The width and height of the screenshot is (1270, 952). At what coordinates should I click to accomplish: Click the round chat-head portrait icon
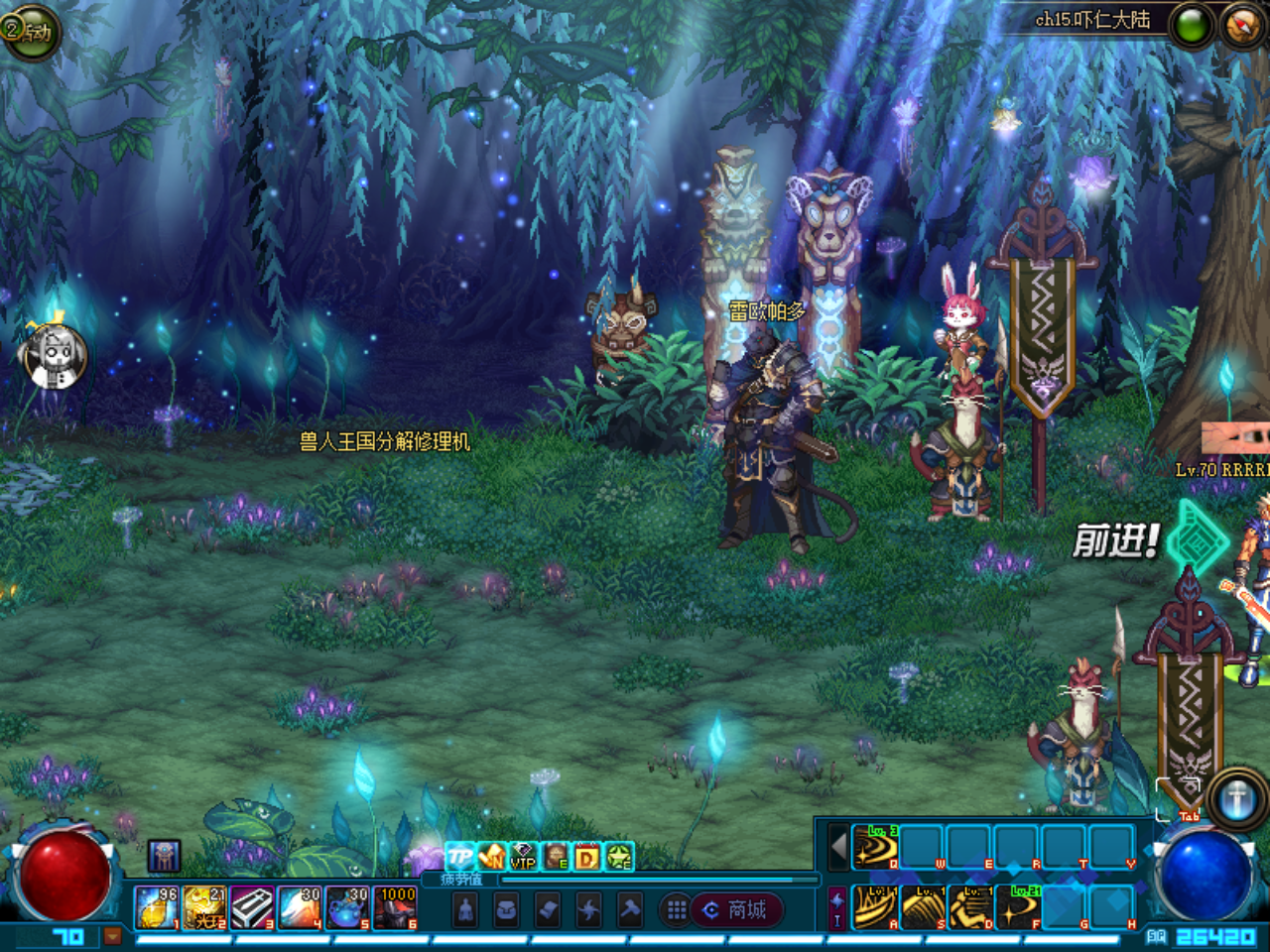tap(55, 357)
